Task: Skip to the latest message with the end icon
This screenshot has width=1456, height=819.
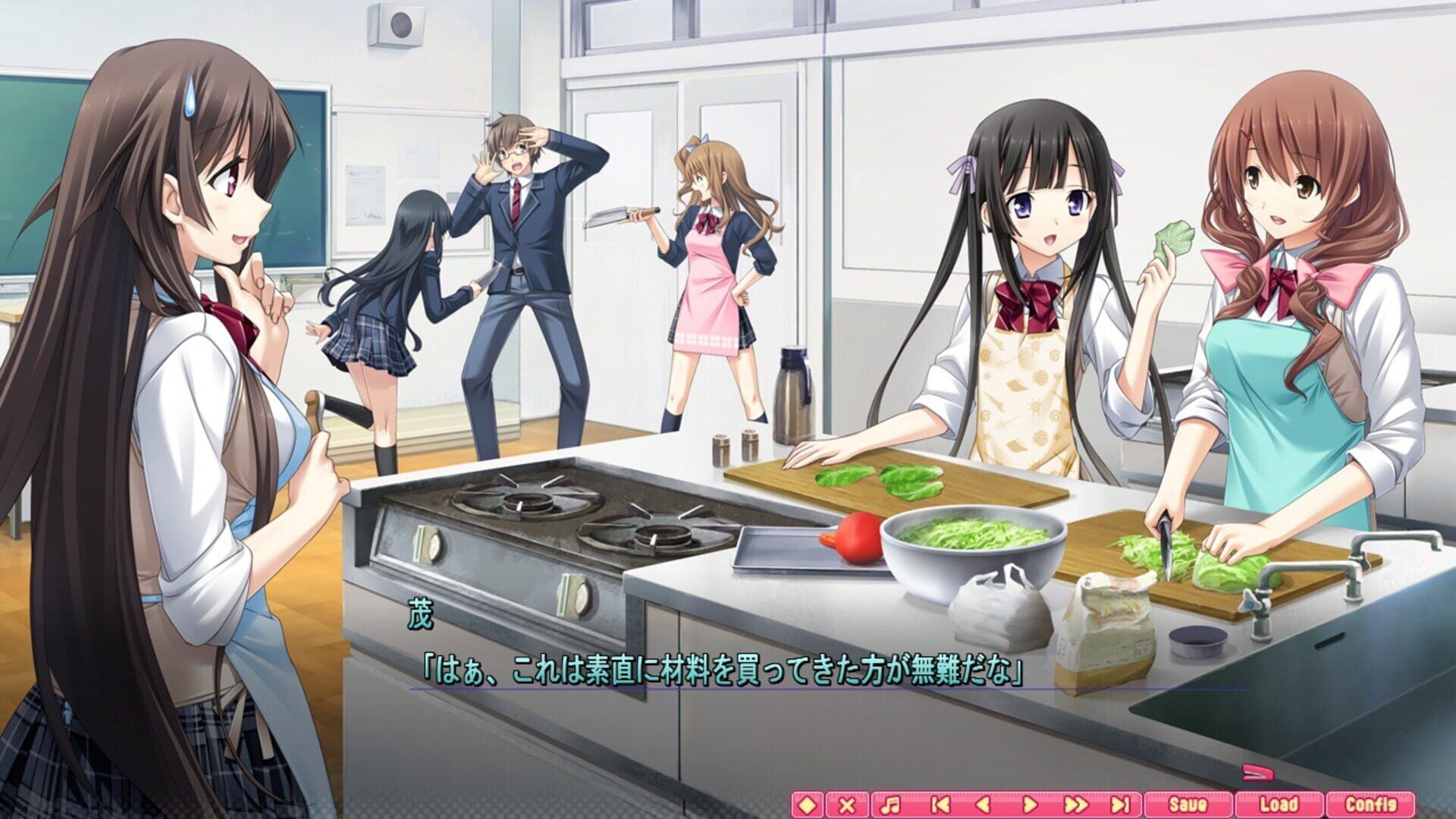Action: (1120, 805)
